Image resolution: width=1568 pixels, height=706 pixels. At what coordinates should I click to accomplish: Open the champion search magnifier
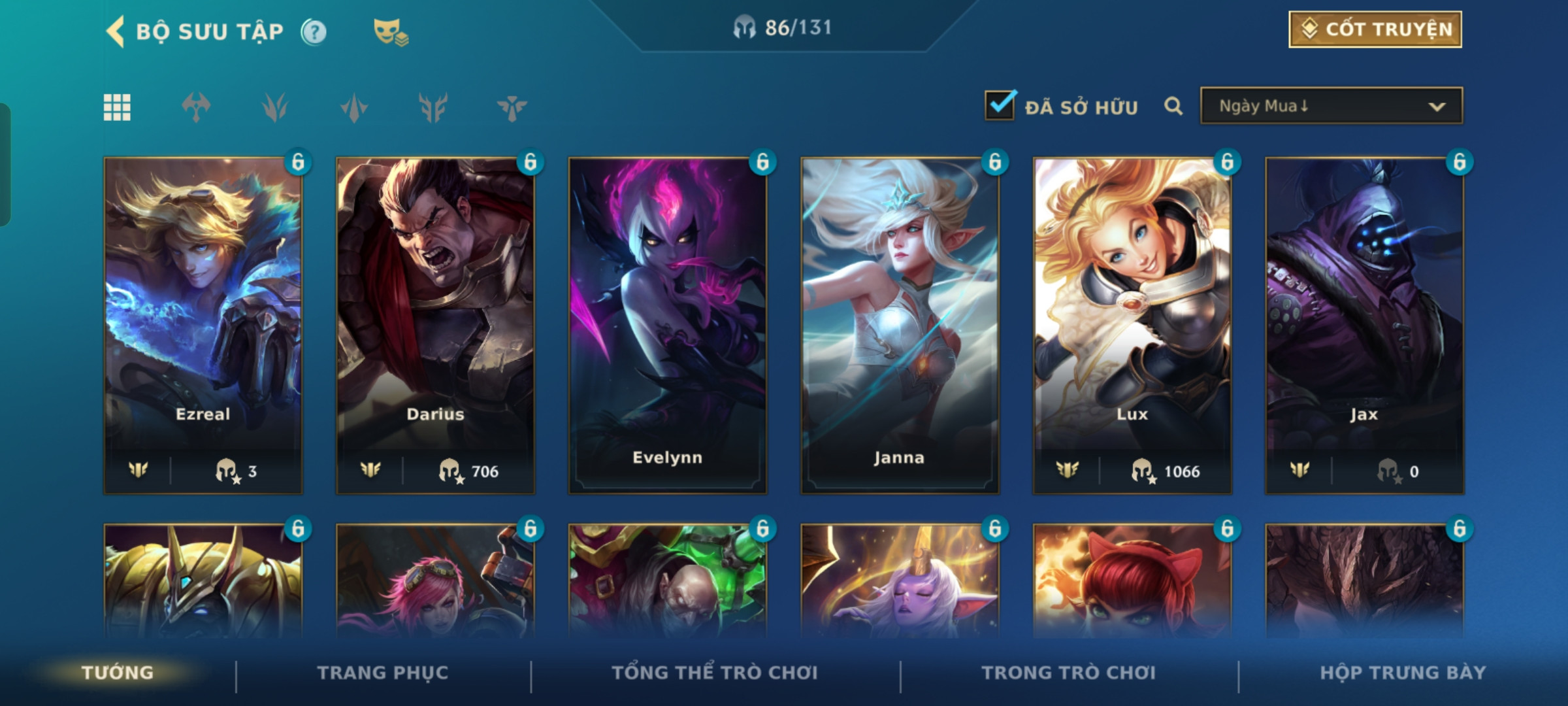(x=1173, y=106)
